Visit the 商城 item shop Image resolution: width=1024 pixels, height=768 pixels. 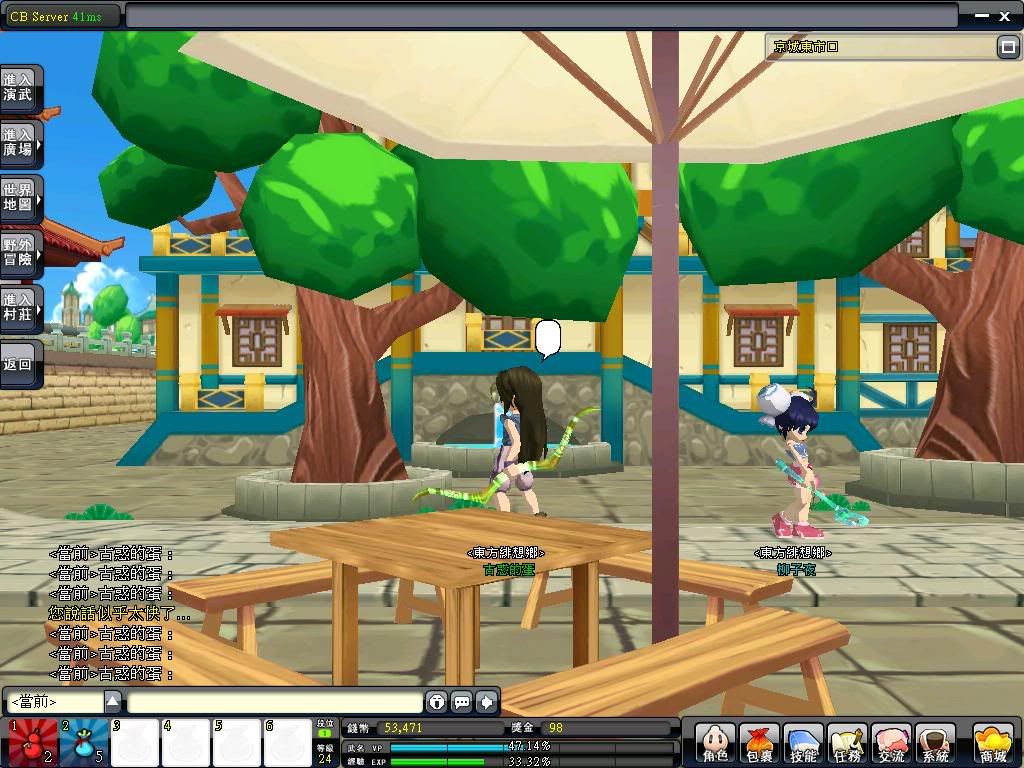[x=993, y=744]
